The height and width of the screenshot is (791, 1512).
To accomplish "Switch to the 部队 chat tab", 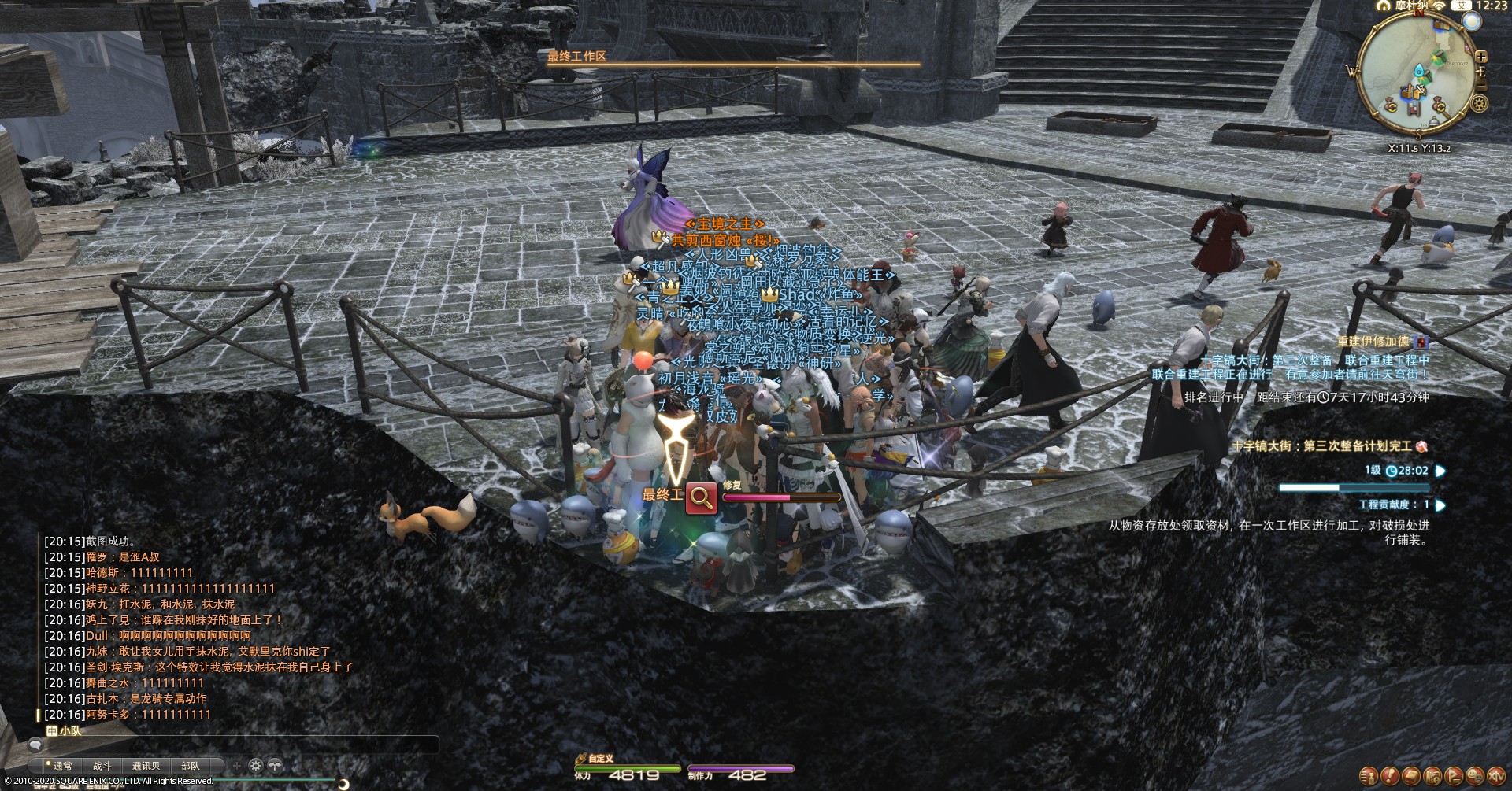I will [191, 765].
